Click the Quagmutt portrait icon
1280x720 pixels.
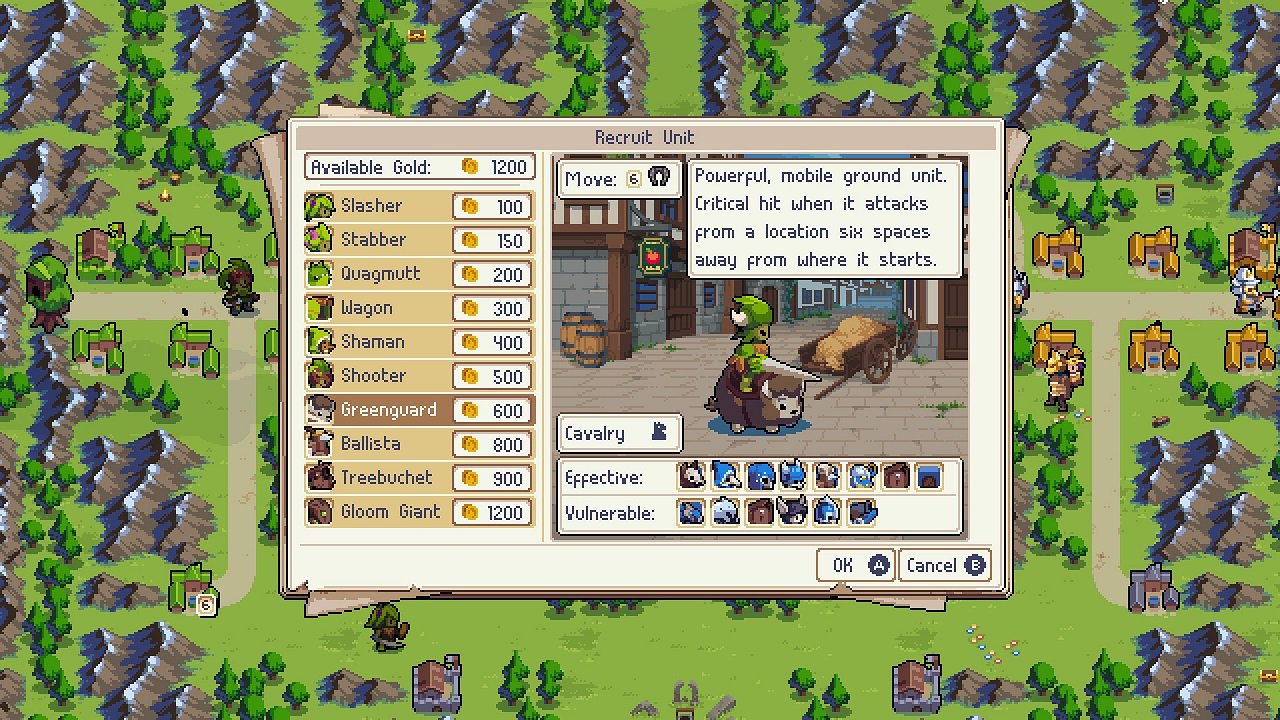tap(320, 274)
